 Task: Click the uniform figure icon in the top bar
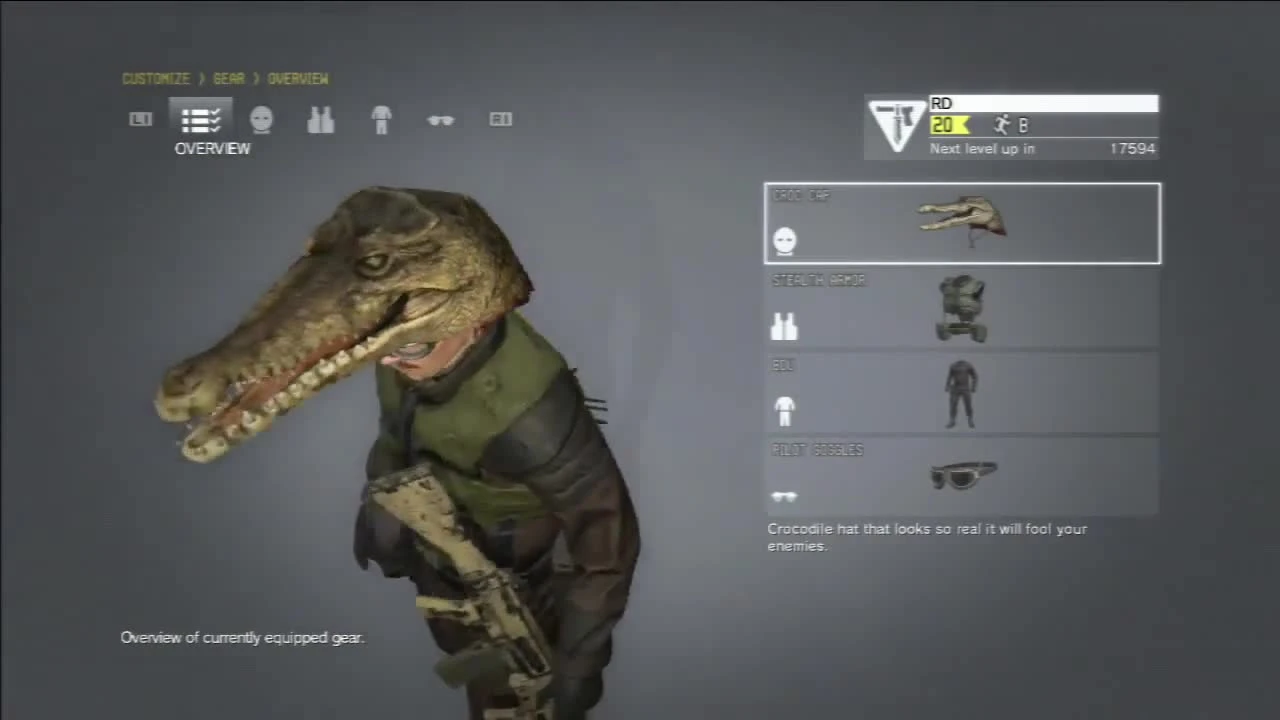[381, 120]
